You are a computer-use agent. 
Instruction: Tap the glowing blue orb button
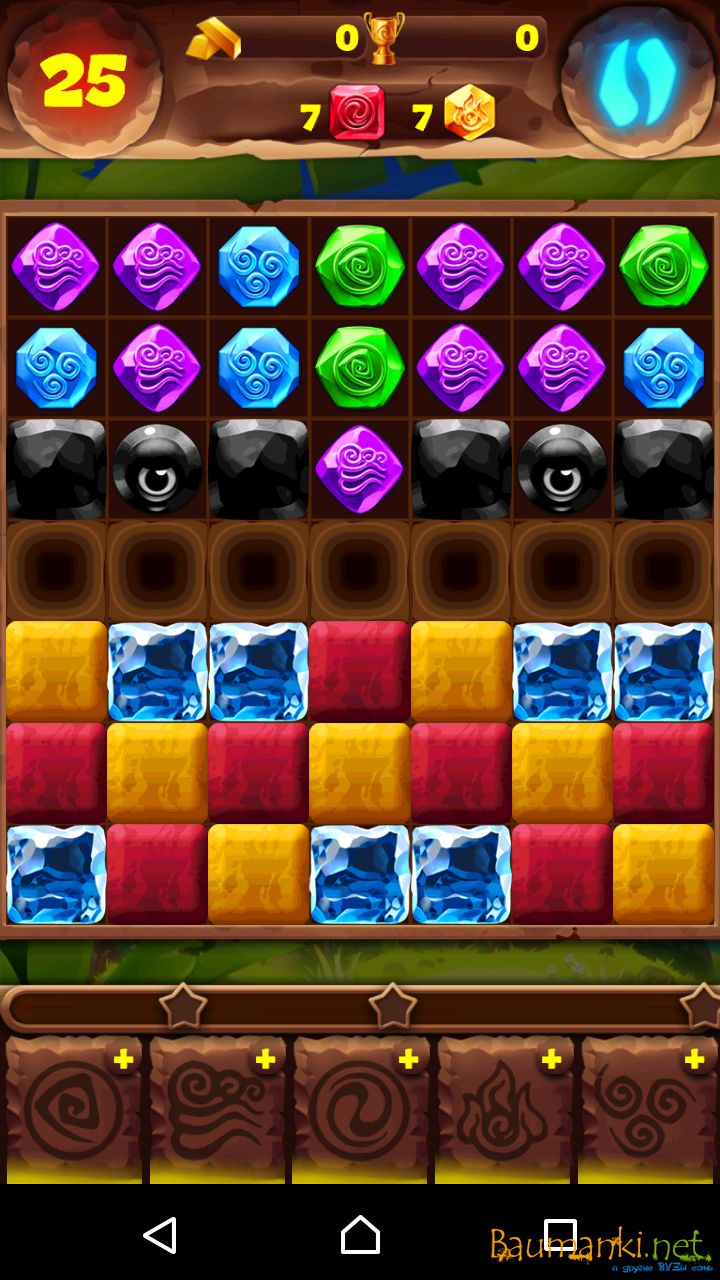tap(637, 80)
